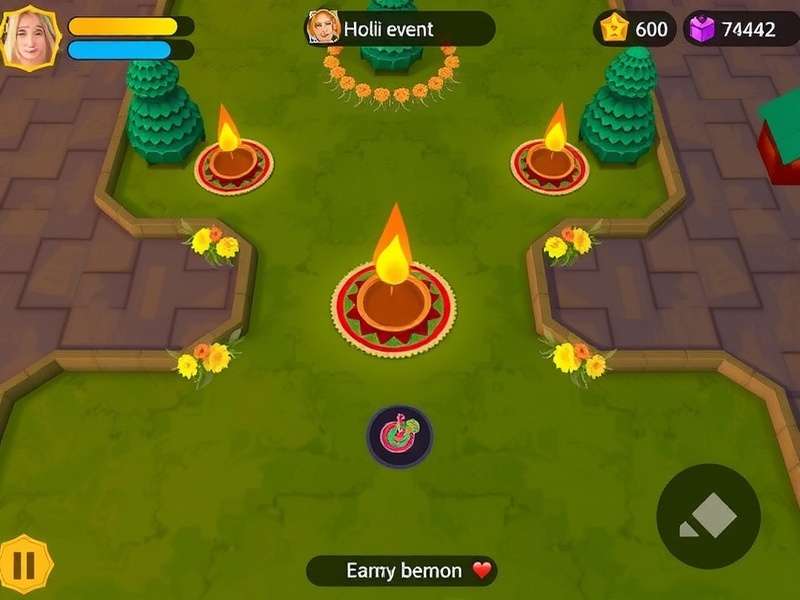Screen dimensions: 800x600
Task: Tap the Earny bemon heart label
Action: (x=402, y=571)
